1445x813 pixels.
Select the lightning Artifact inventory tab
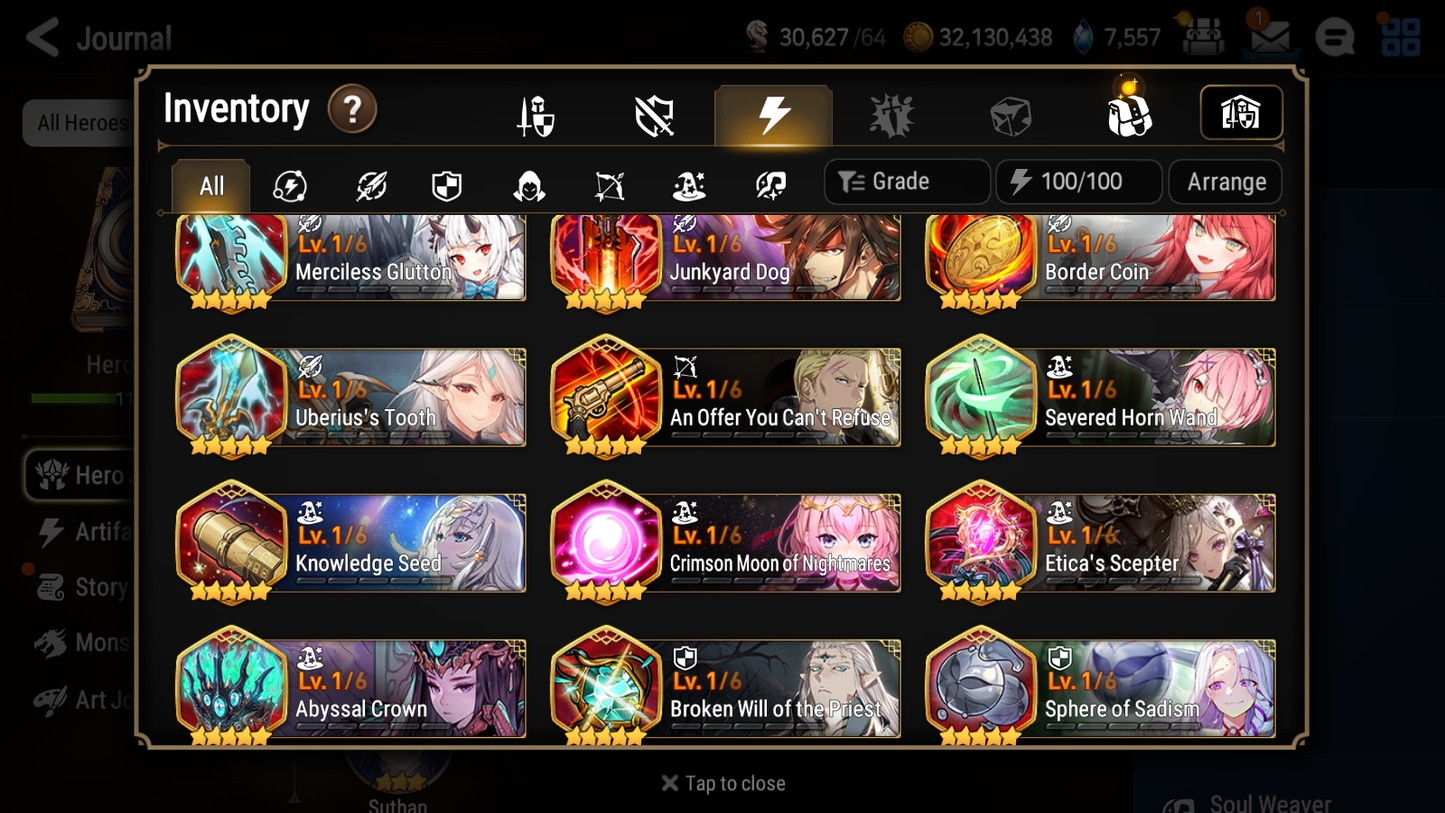coord(772,114)
